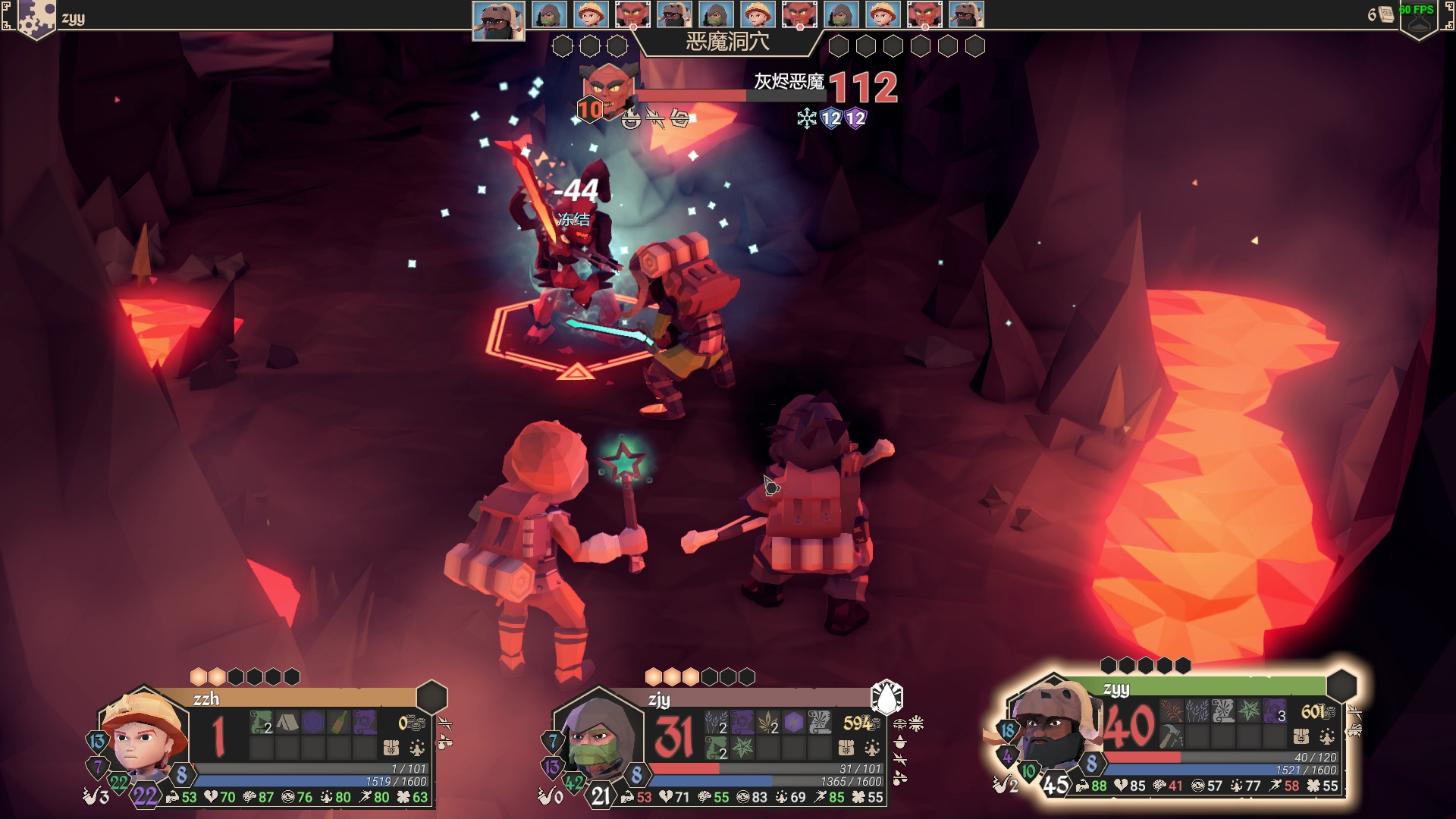Image resolution: width=1456 pixels, height=819 pixels.
Task: Use zzh's wine bottle item
Action: pos(339,723)
